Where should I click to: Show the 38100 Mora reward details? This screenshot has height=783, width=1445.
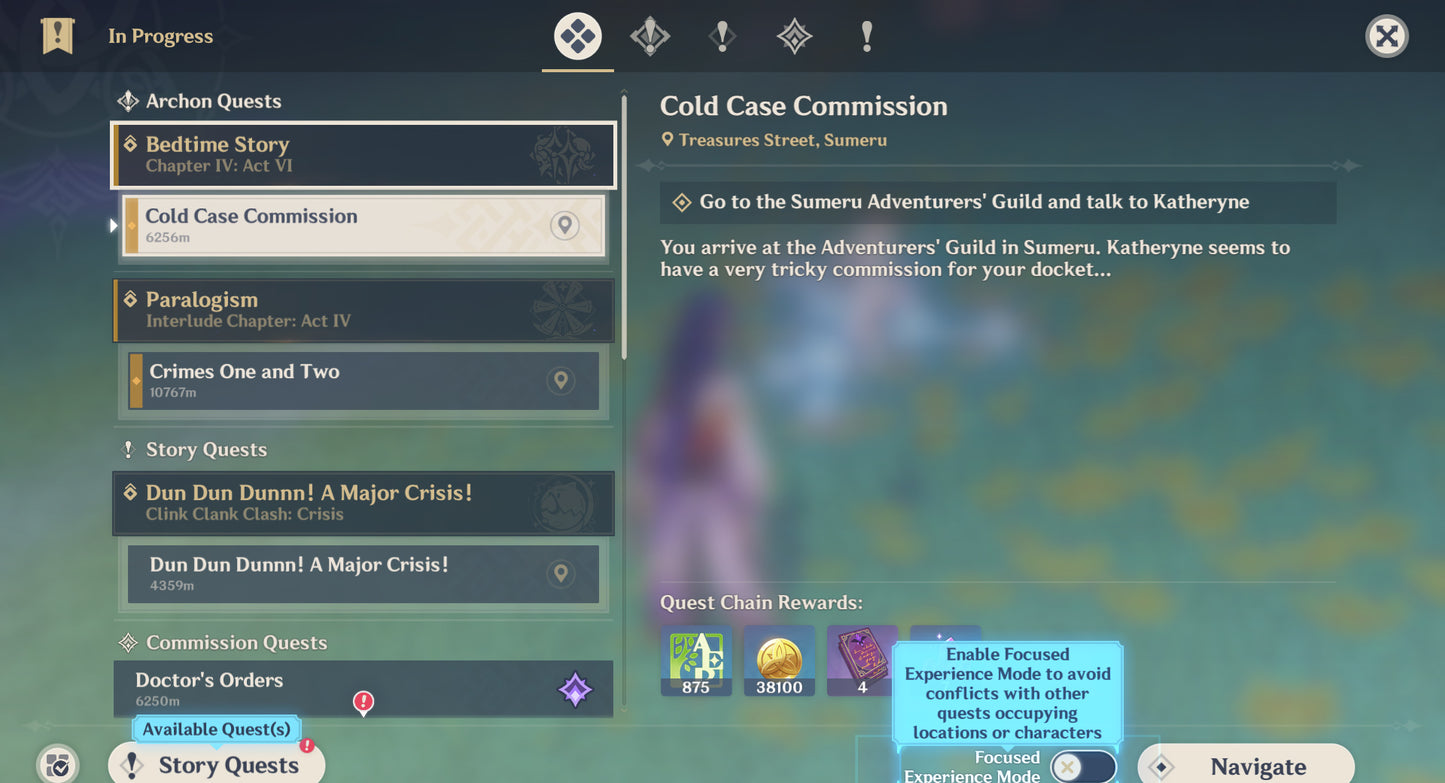(779, 661)
